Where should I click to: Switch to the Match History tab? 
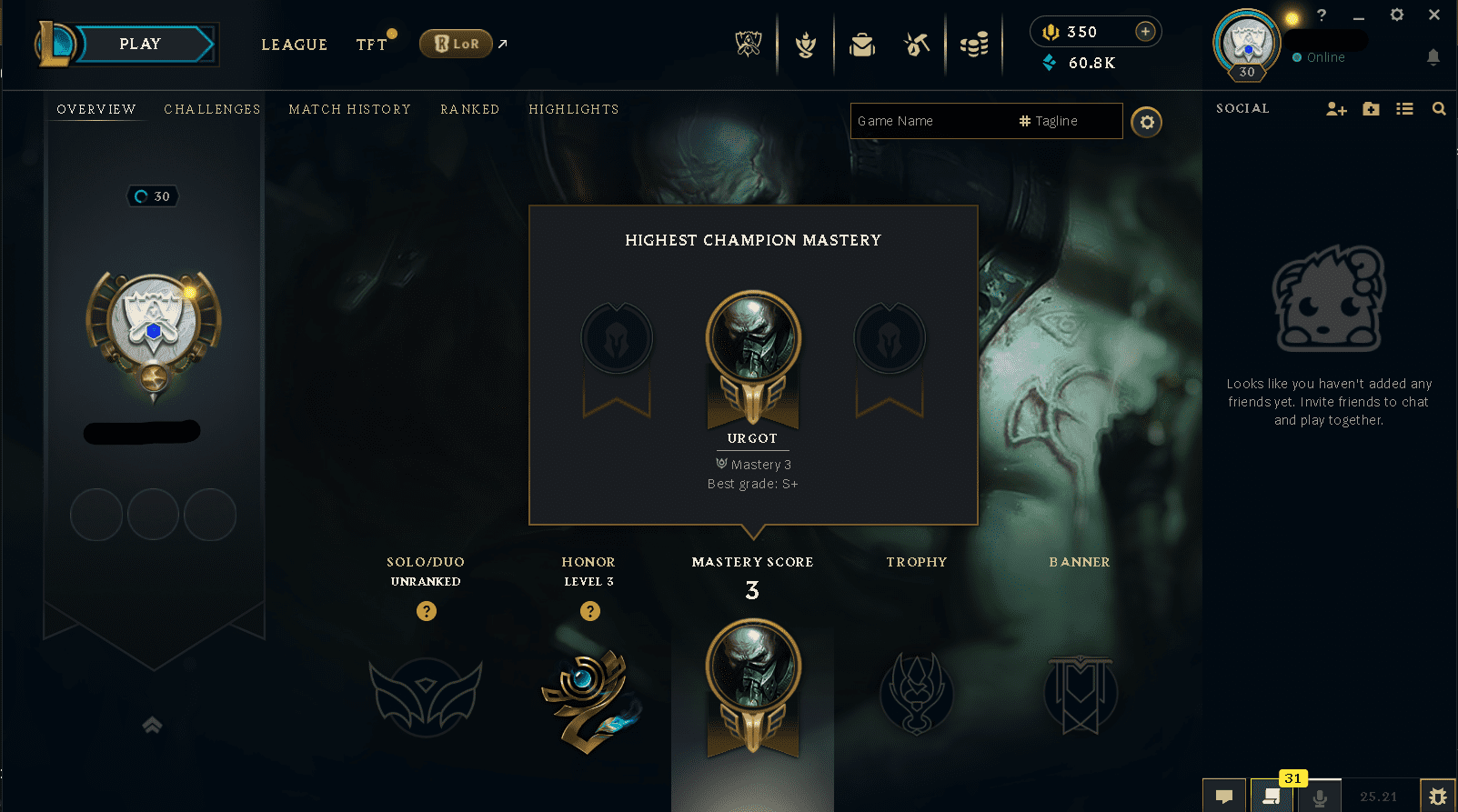(x=349, y=109)
